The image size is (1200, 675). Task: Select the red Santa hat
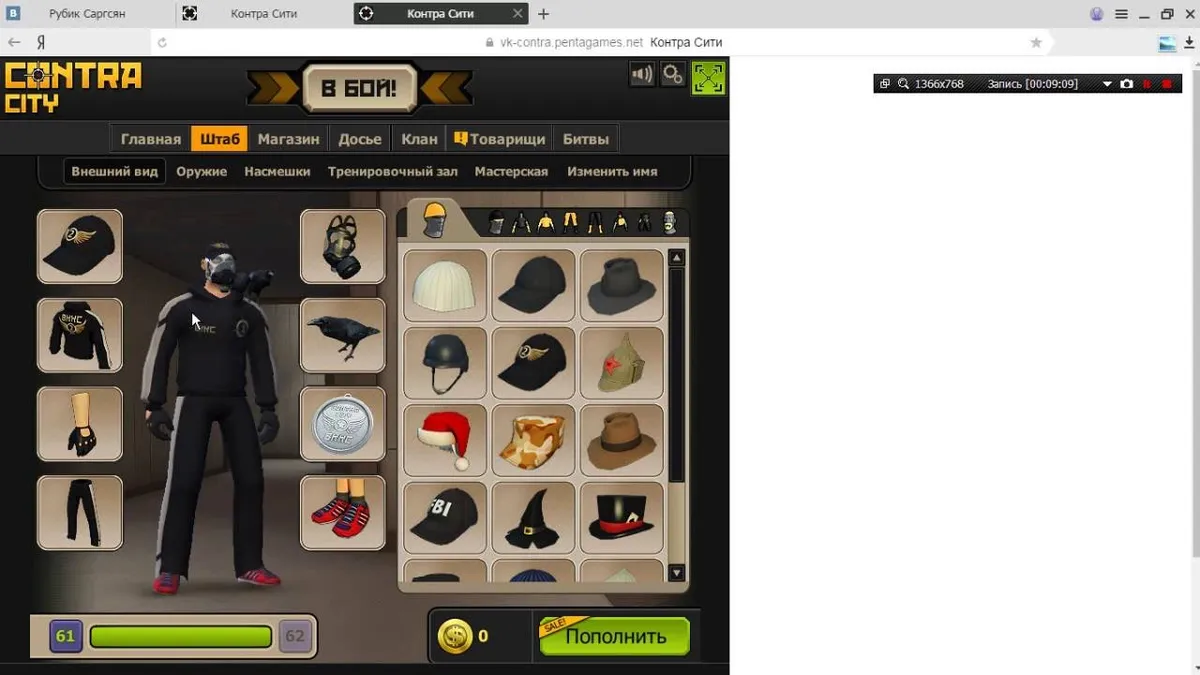point(445,439)
